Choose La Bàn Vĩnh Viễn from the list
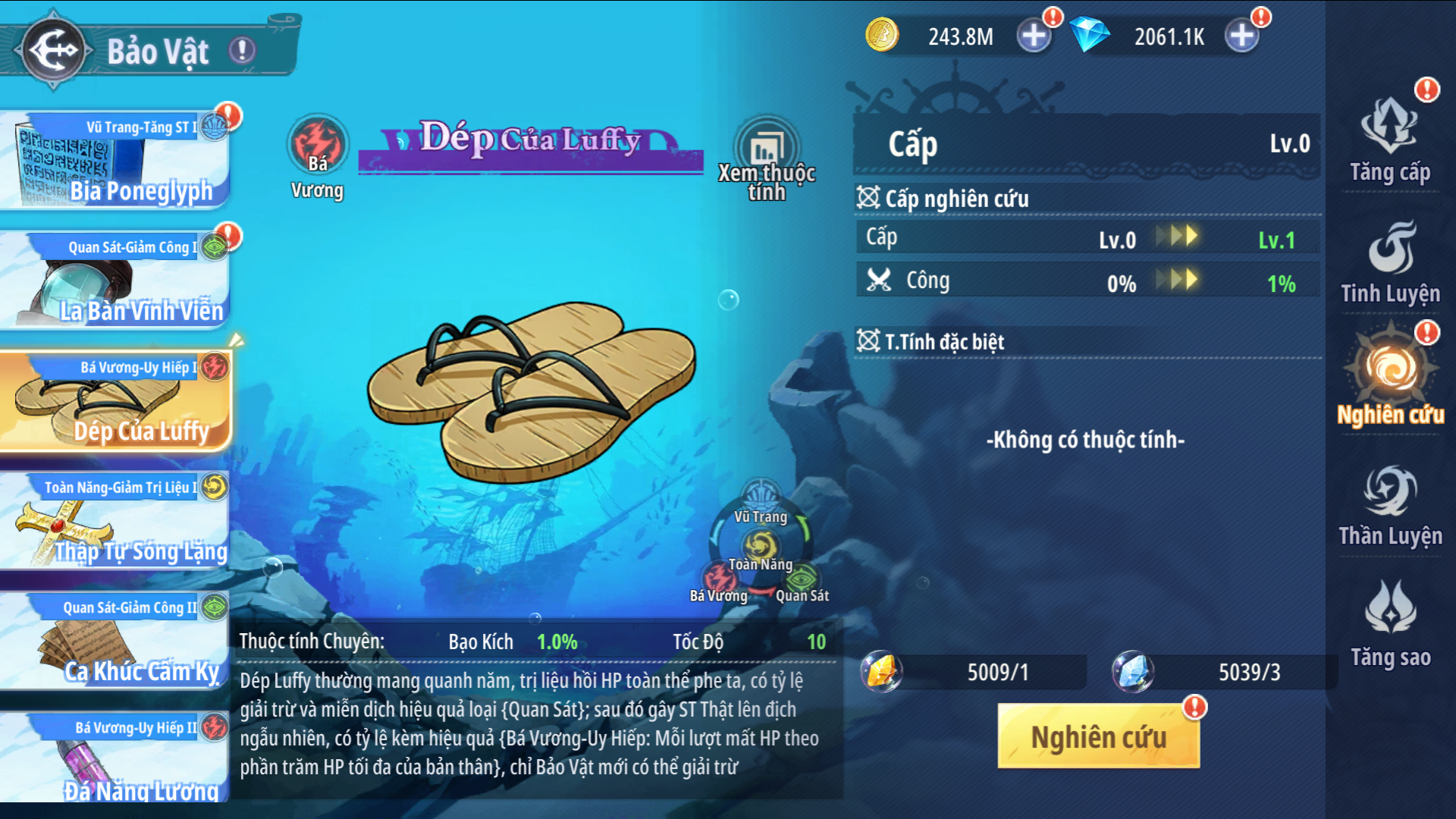Image resolution: width=1456 pixels, height=819 pixels. (x=114, y=281)
